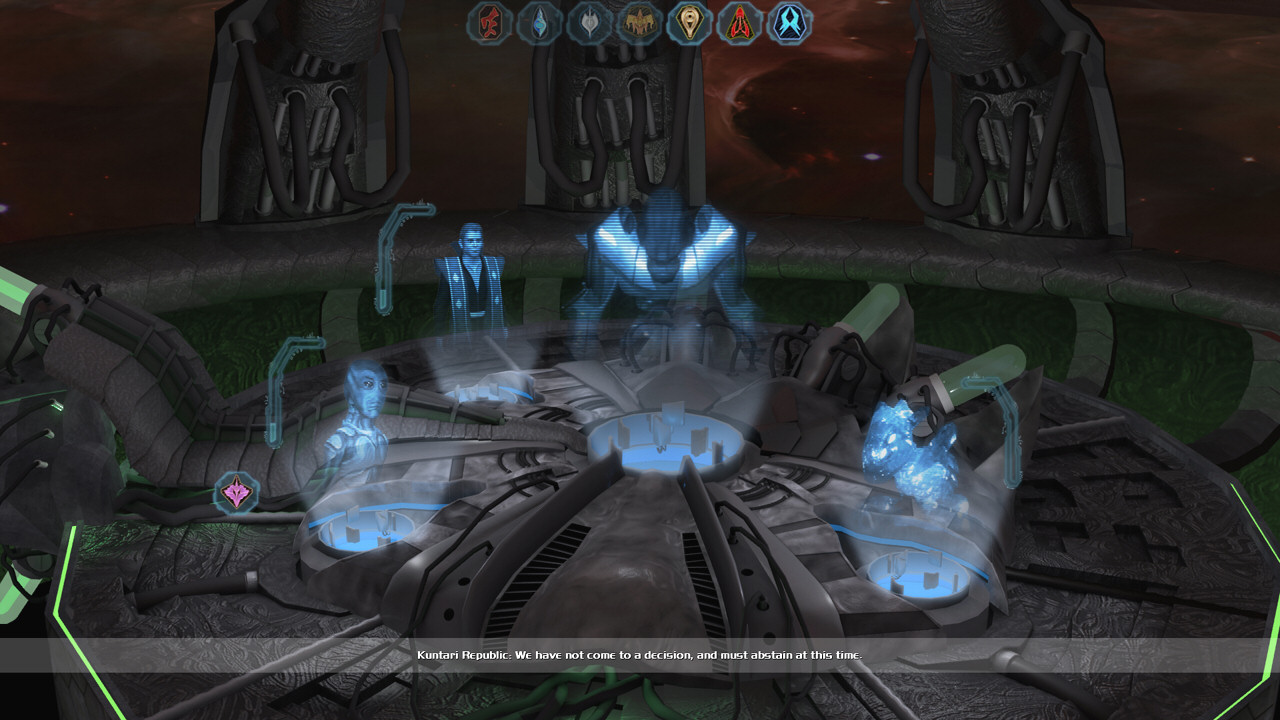Choose the blue teardrop faction emblem
This screenshot has height=720, width=1280.
pyautogui.click(x=540, y=22)
